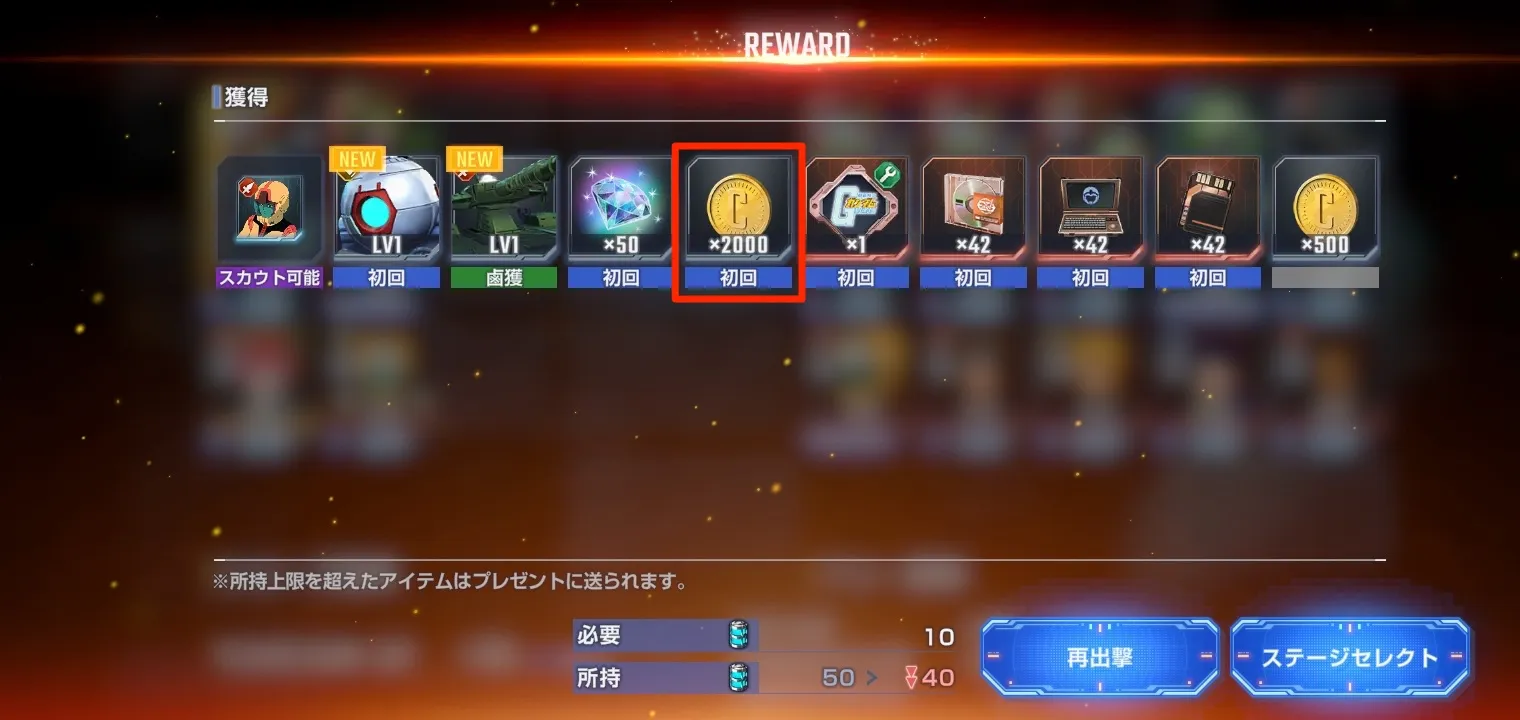Click the purple スカウト可能 label
The image size is (1520, 720).
click(268, 277)
